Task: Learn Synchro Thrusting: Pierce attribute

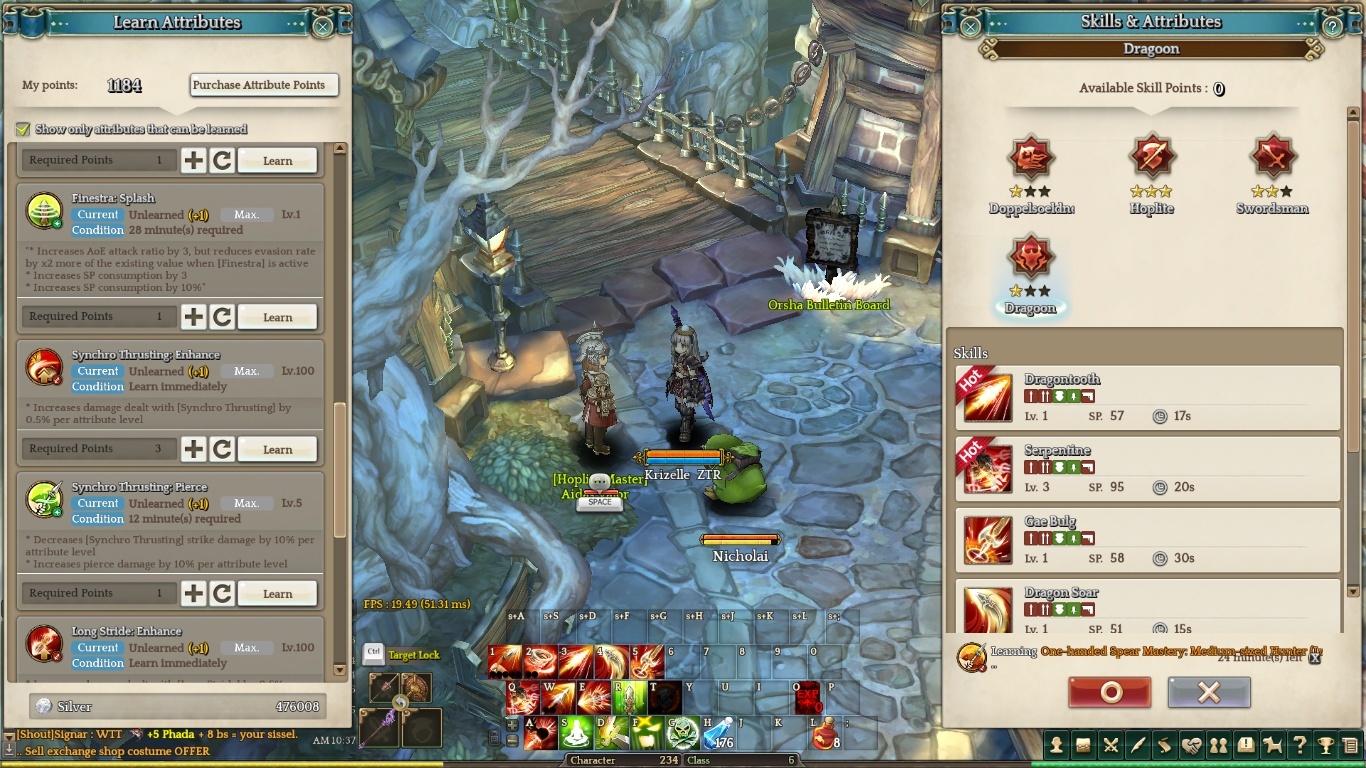Action: point(277,593)
